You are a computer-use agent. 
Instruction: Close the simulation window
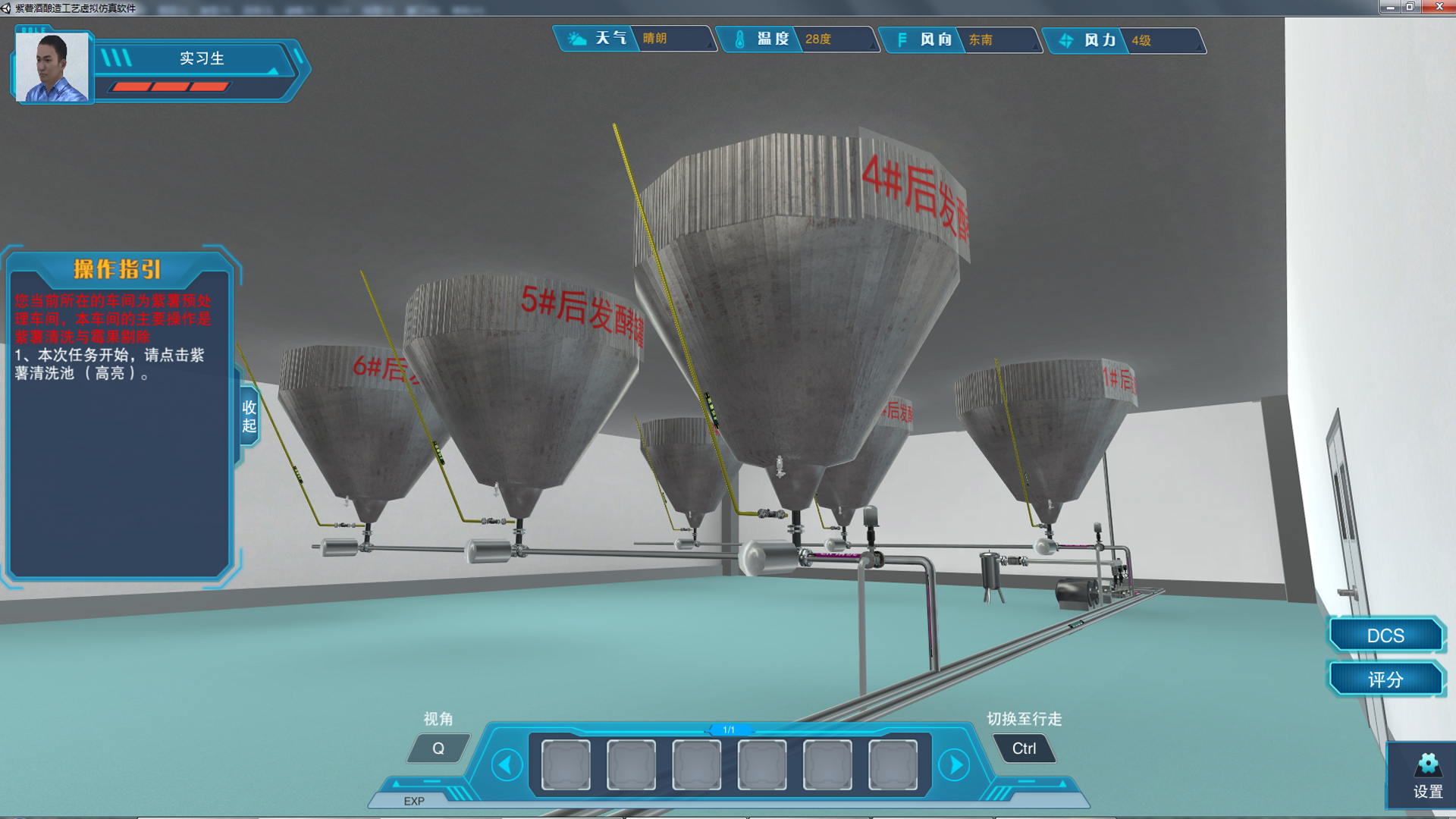(1439, 7)
